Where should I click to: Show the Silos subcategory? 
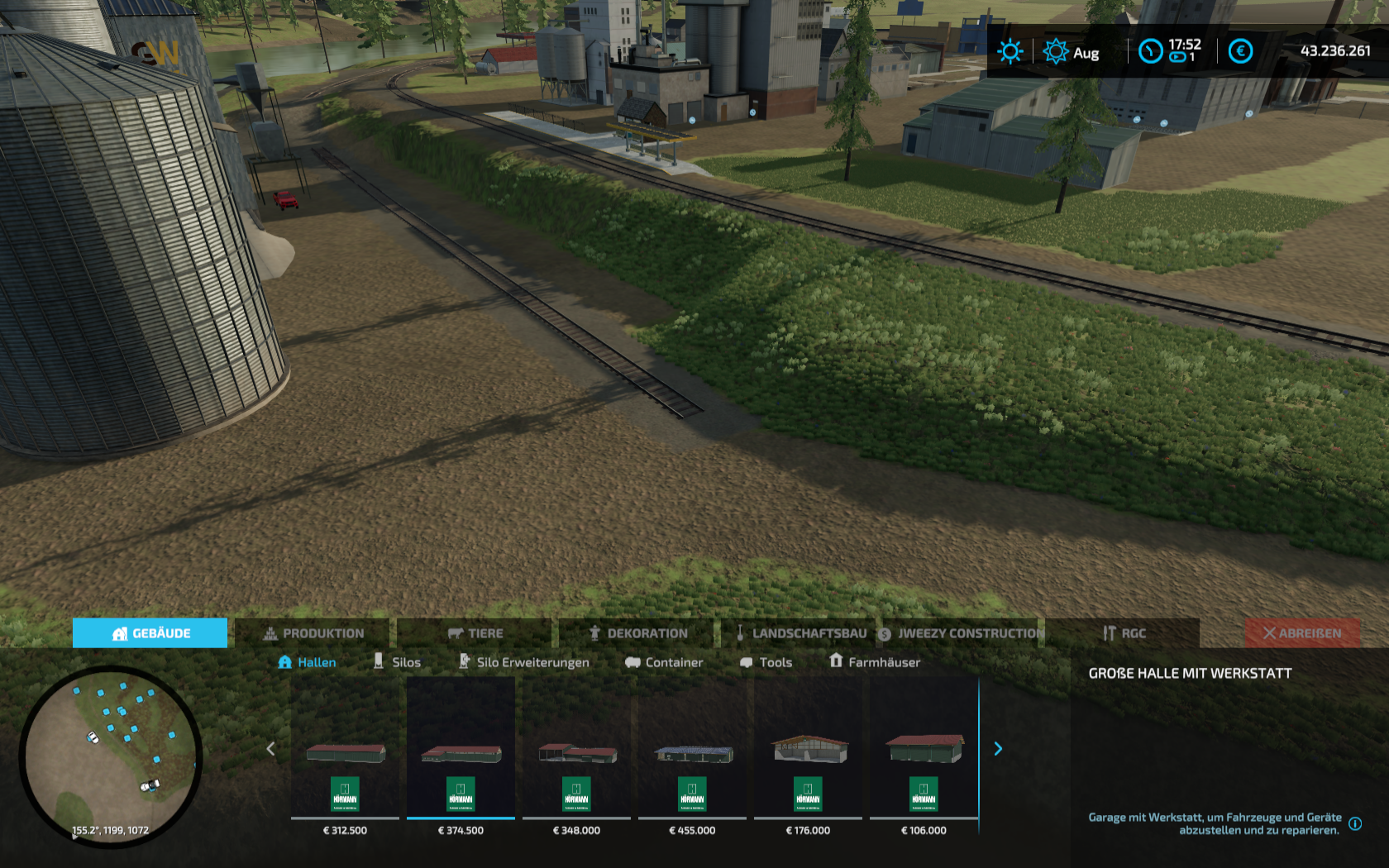point(397,662)
